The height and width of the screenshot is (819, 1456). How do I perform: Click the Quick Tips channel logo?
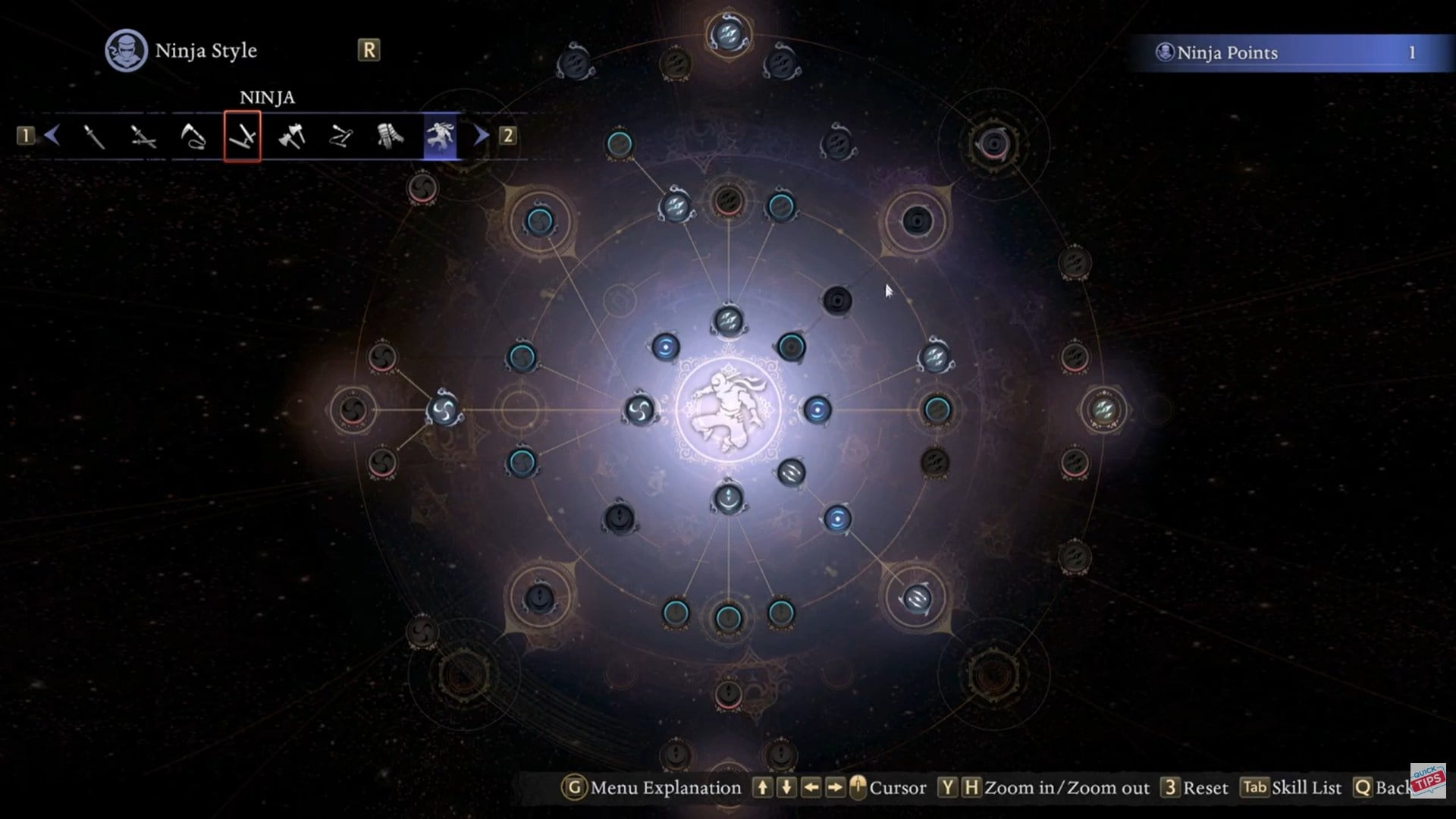(1428, 781)
